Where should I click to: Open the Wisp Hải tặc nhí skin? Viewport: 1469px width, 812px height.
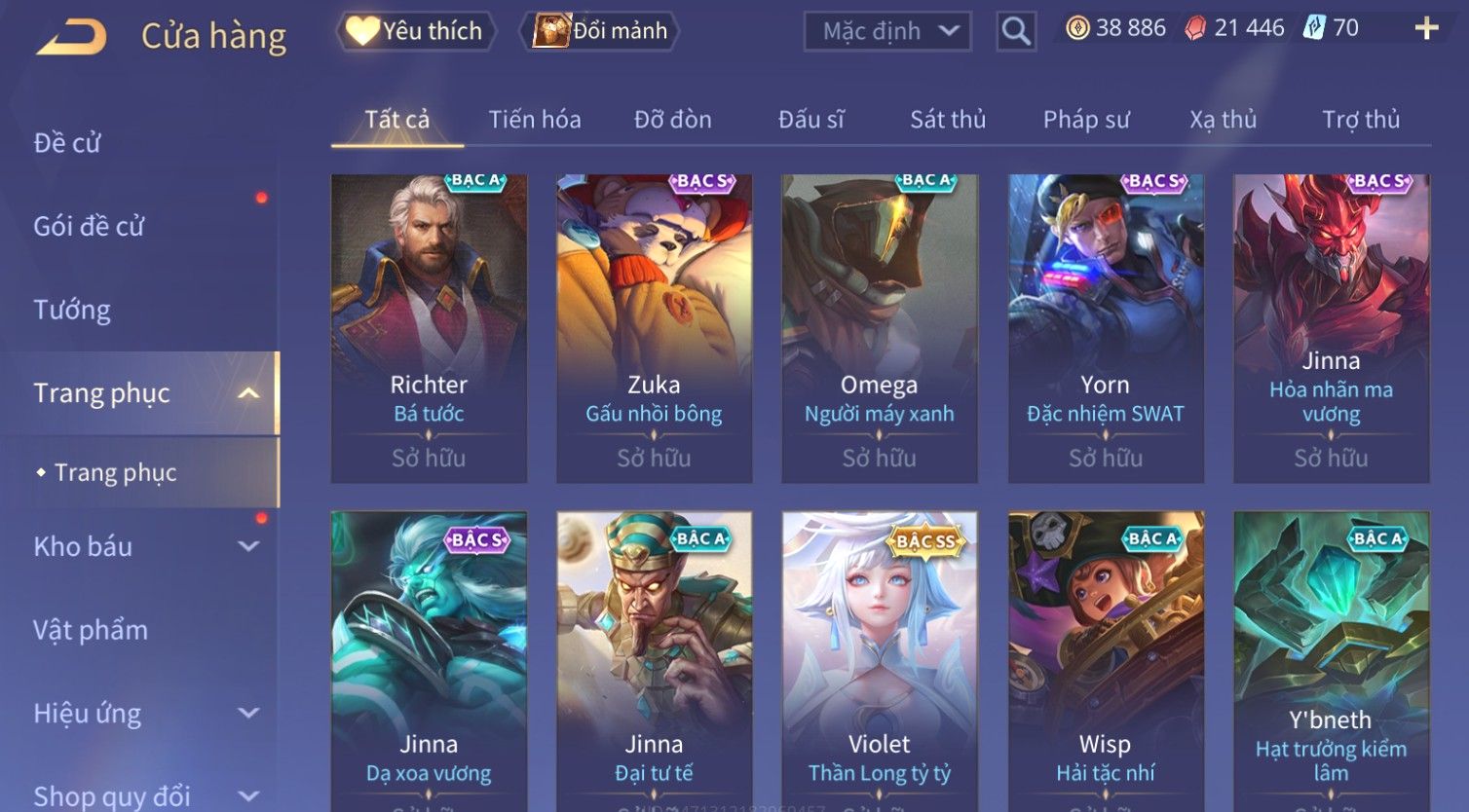1105,662
